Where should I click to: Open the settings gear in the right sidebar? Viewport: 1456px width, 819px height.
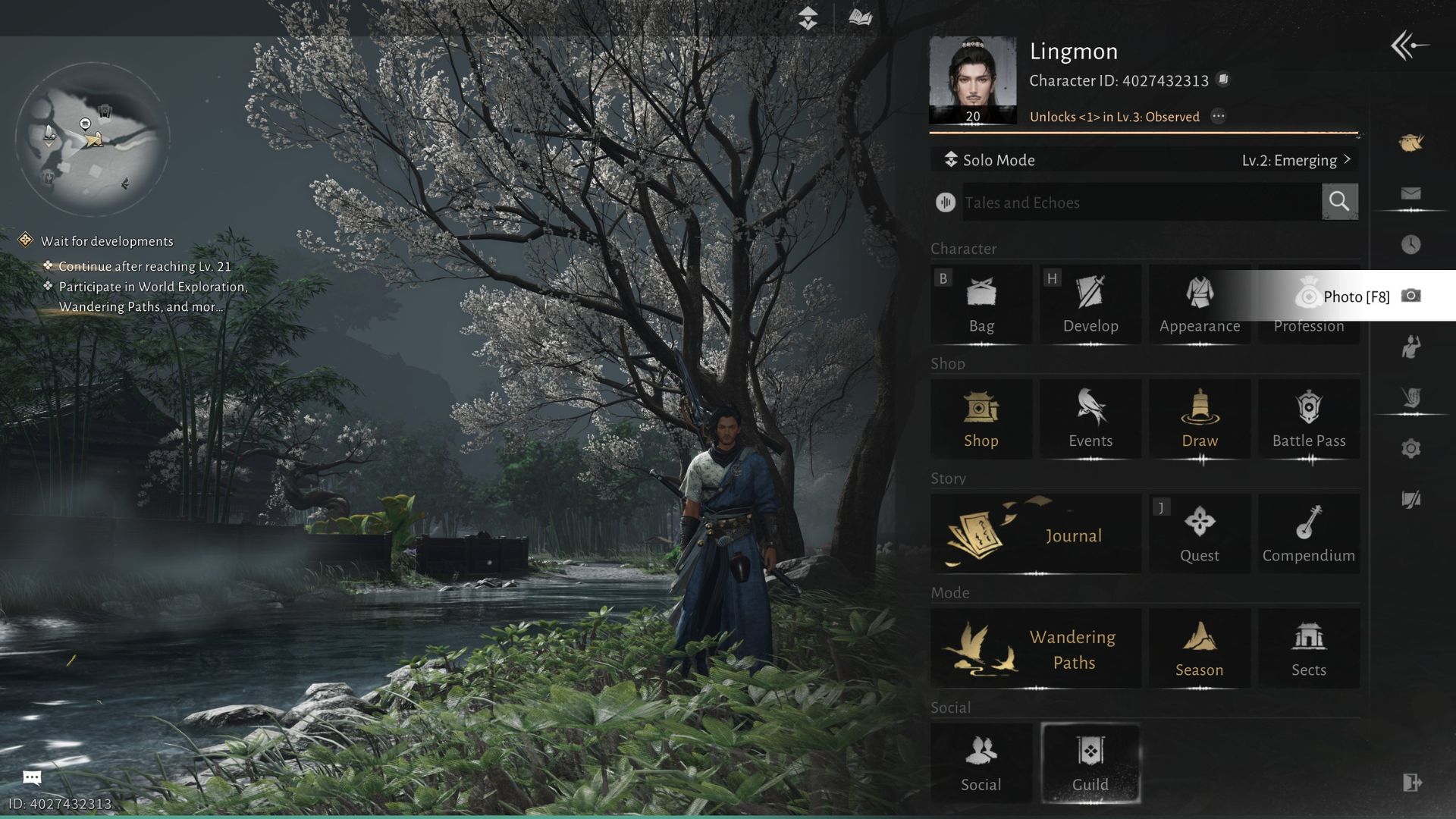1410,447
